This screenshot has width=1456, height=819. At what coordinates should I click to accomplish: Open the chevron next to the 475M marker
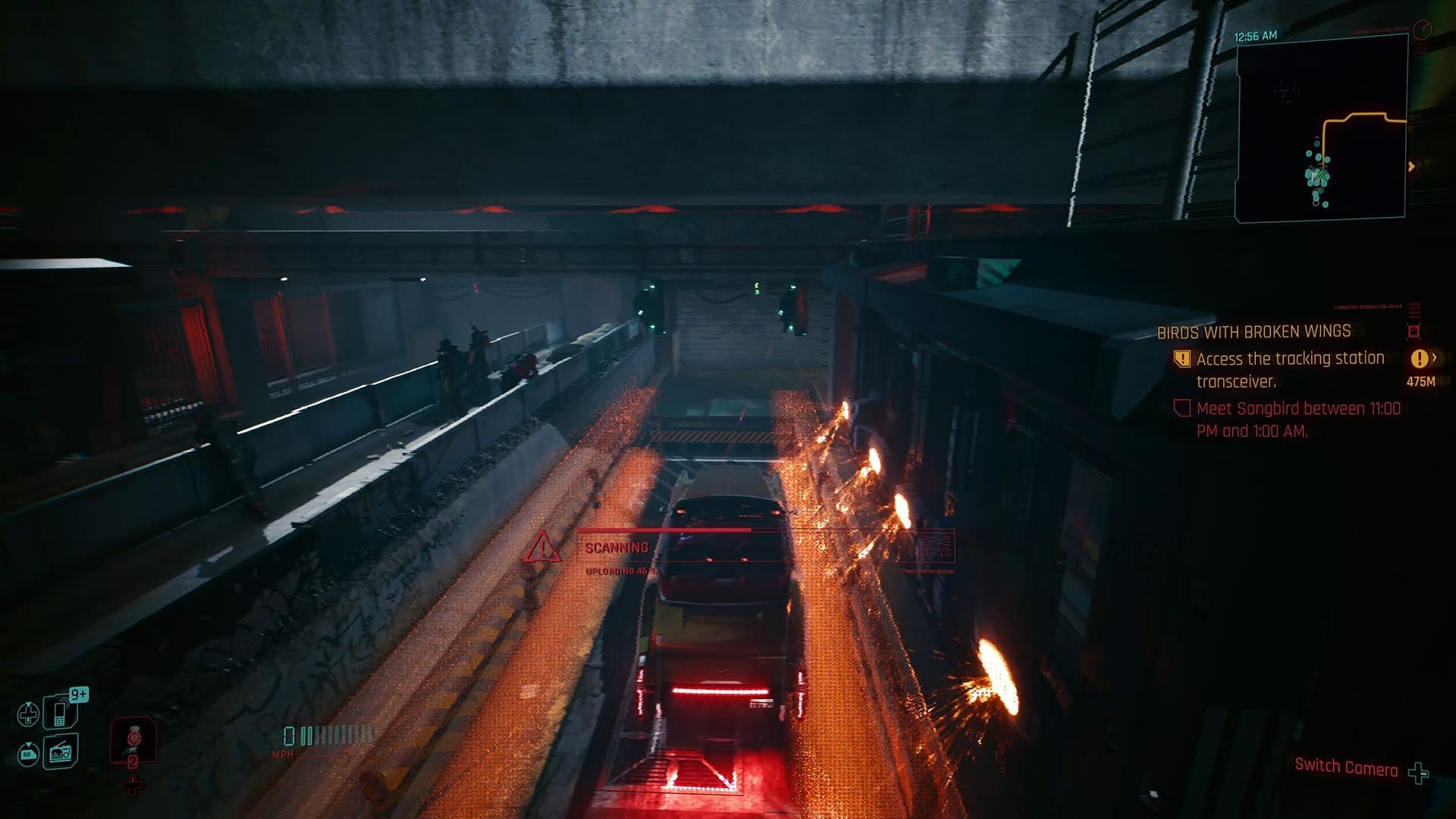point(1436,358)
